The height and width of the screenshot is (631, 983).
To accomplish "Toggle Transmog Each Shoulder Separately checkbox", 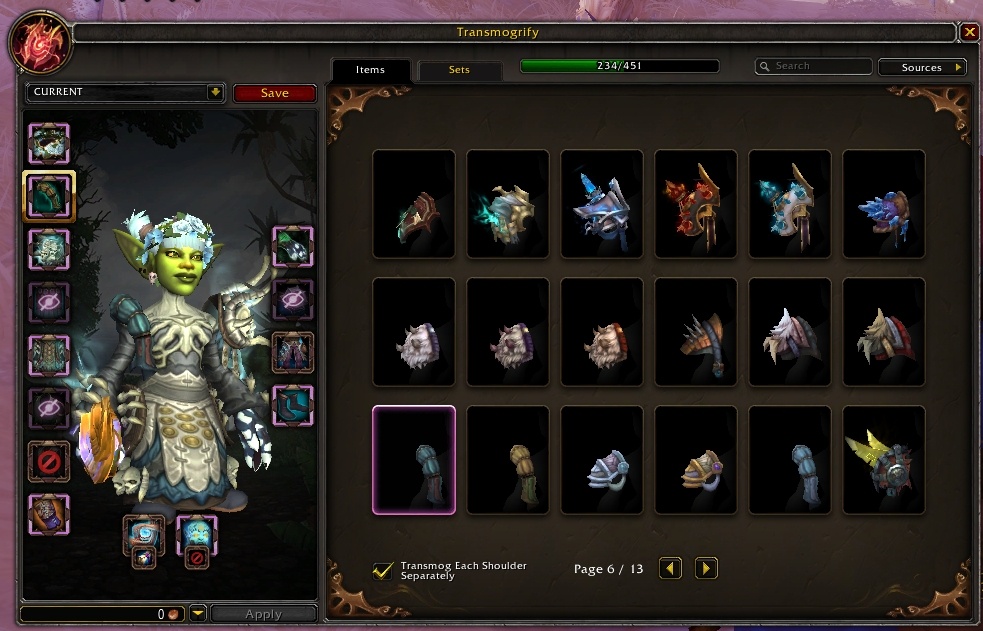I will coord(382,570).
